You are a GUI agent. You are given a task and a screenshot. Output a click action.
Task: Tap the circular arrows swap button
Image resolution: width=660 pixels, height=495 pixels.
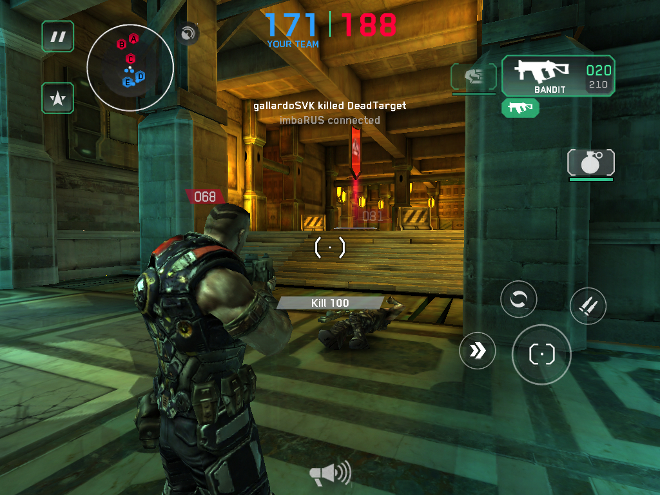point(518,298)
